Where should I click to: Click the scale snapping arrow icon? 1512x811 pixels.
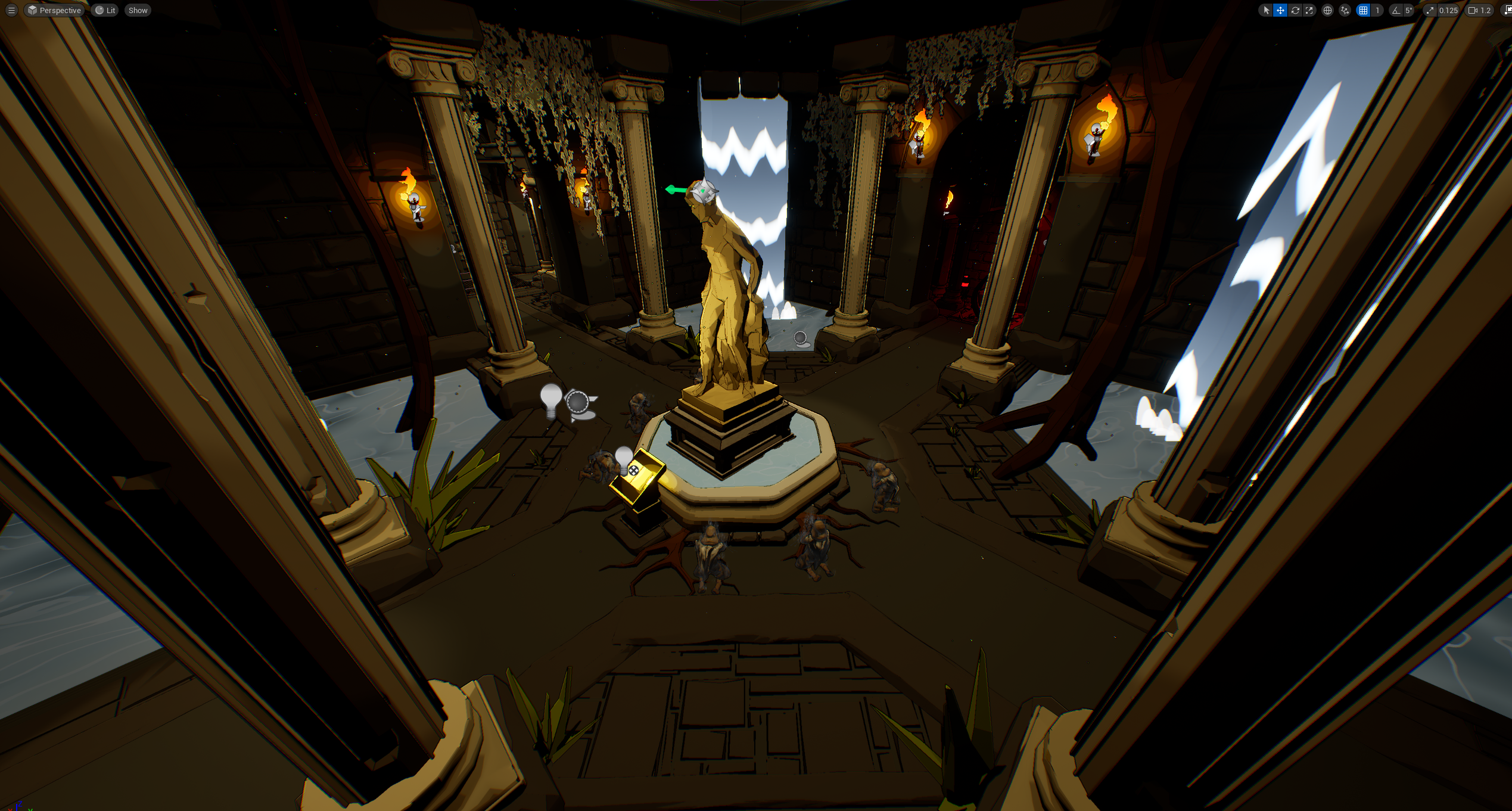1430,10
